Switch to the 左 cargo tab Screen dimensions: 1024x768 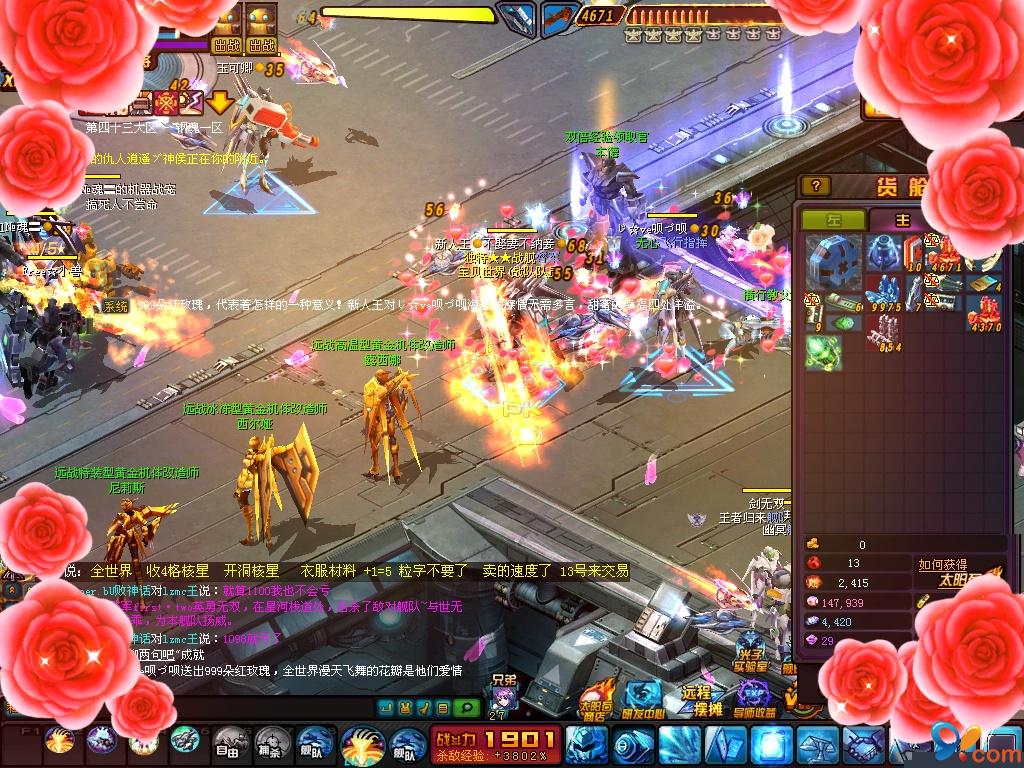tap(833, 220)
